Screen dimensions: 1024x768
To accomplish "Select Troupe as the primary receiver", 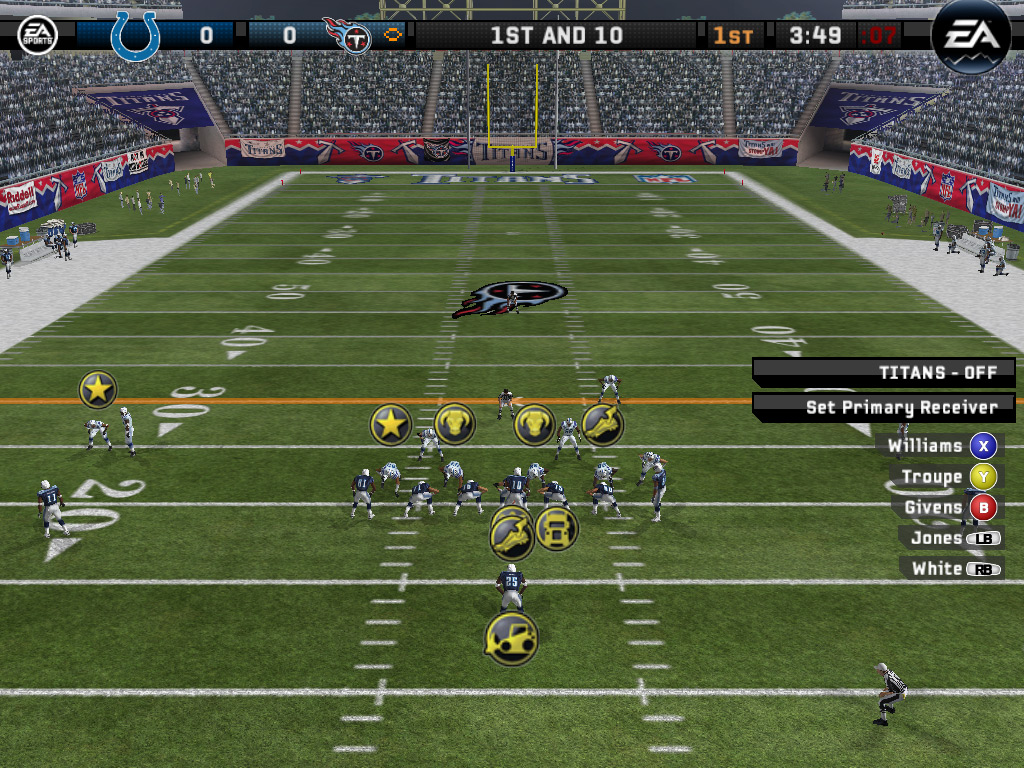I will (984, 477).
